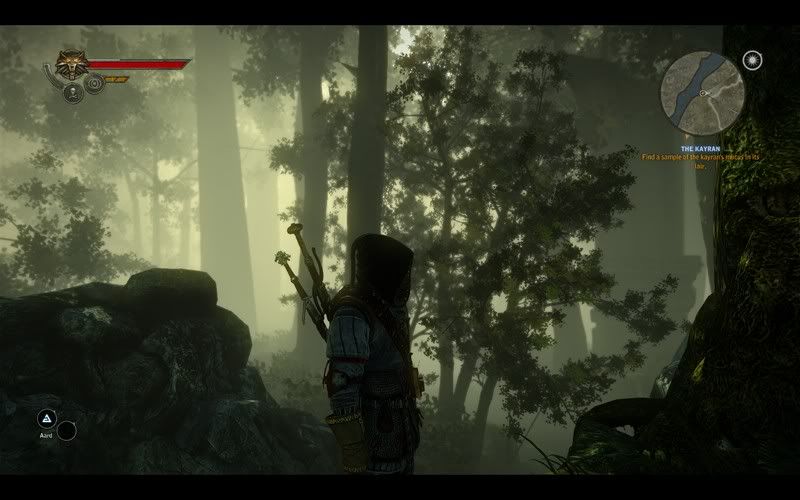Image resolution: width=800 pixels, height=500 pixels.
Task: Click the empty slot beside Aard
Action: tap(67, 431)
